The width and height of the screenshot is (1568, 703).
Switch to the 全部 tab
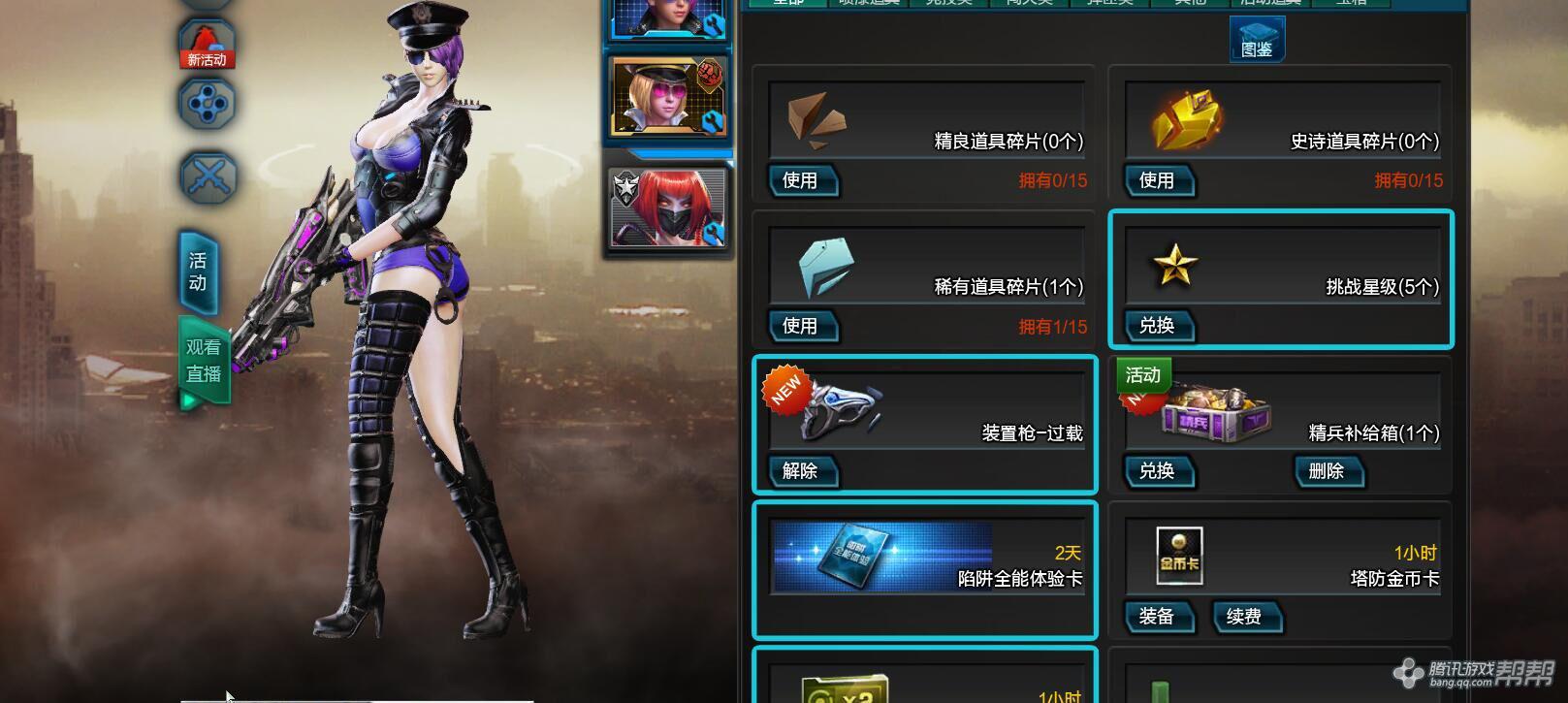[788, 5]
